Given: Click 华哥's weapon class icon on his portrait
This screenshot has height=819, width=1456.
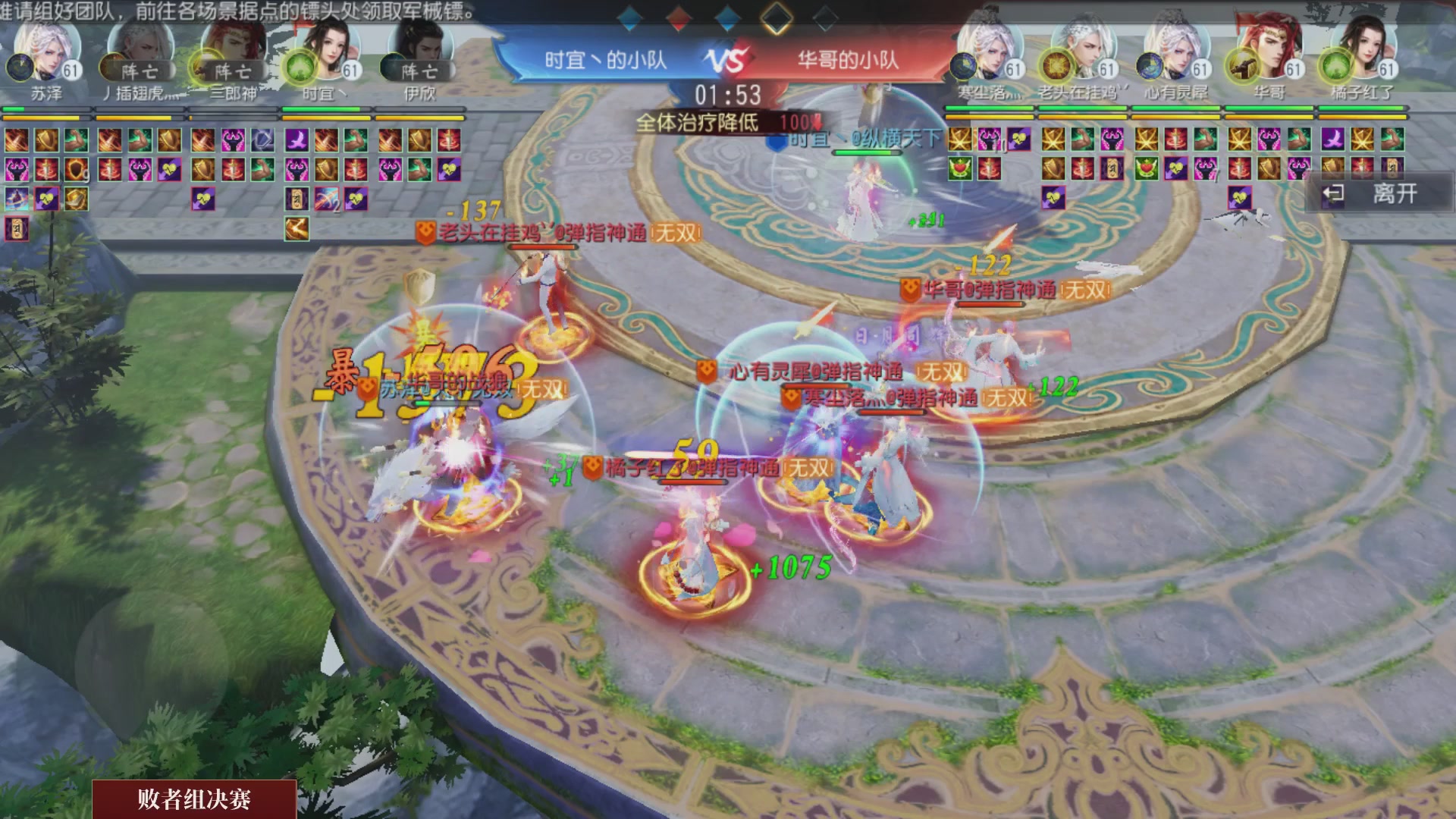Looking at the screenshot, I should pyautogui.click(x=1242, y=67).
